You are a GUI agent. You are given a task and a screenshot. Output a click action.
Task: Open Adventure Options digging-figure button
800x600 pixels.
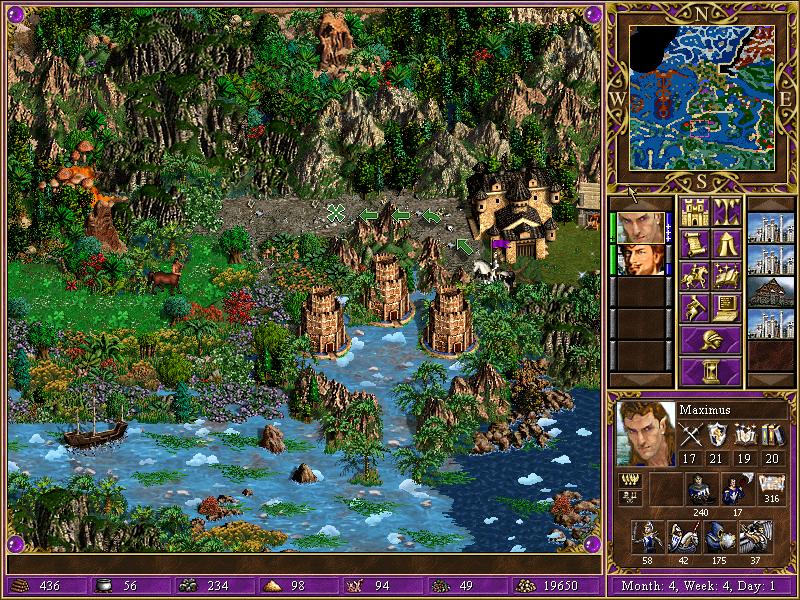pos(694,308)
